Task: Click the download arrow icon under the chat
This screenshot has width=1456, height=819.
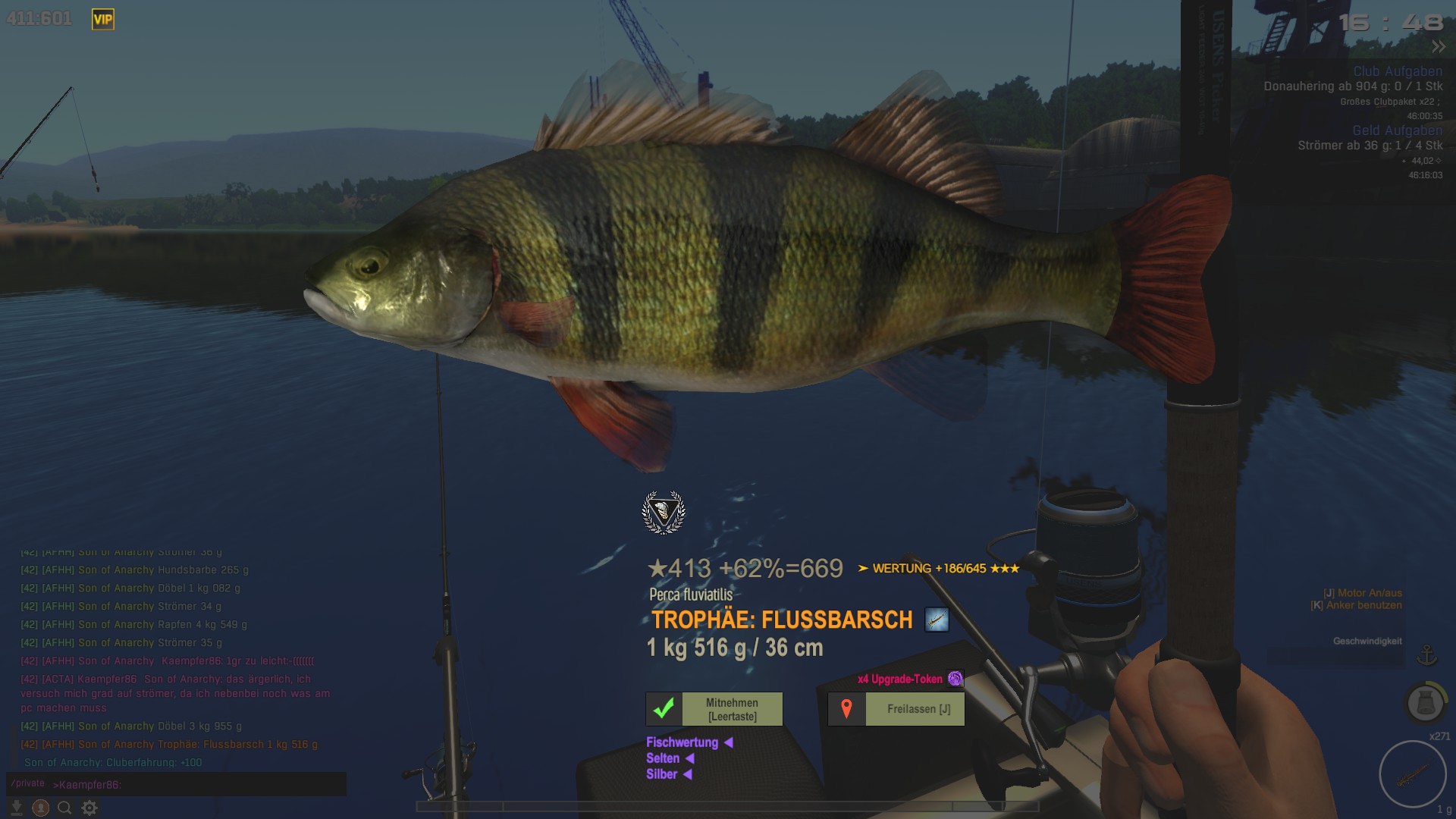Action: point(16,808)
